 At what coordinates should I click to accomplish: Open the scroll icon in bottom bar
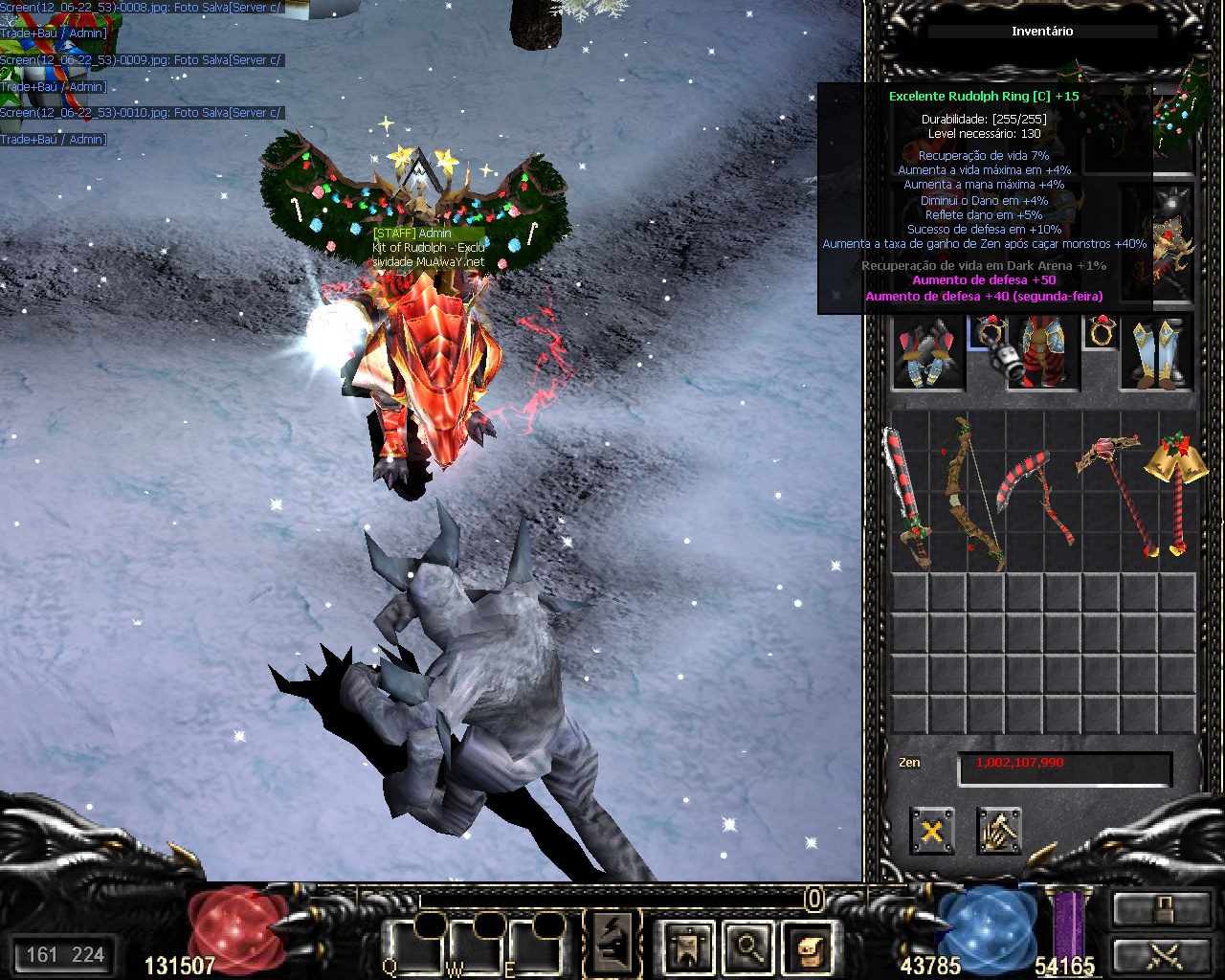coord(806,947)
